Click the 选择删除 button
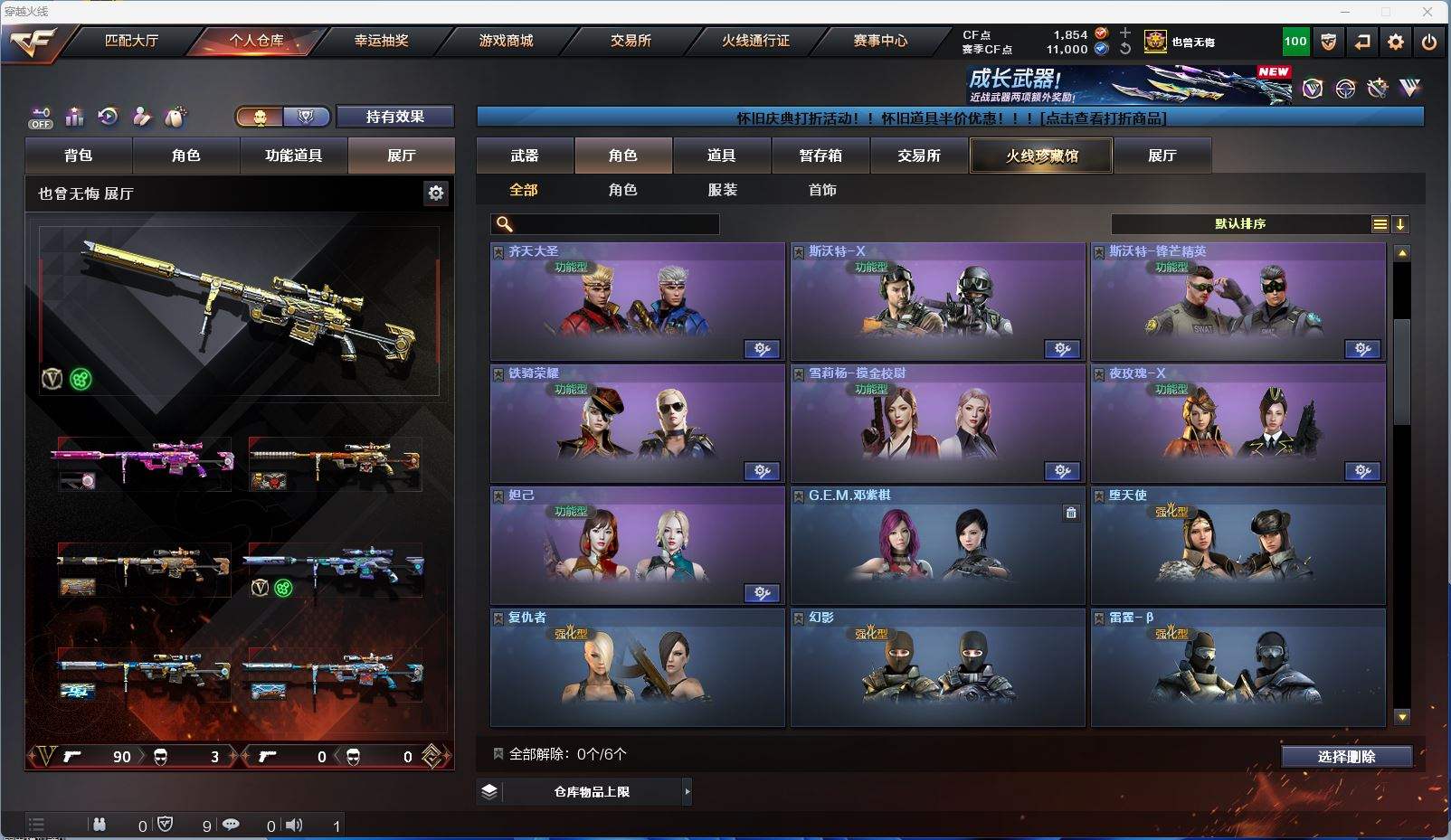 coord(1346,757)
